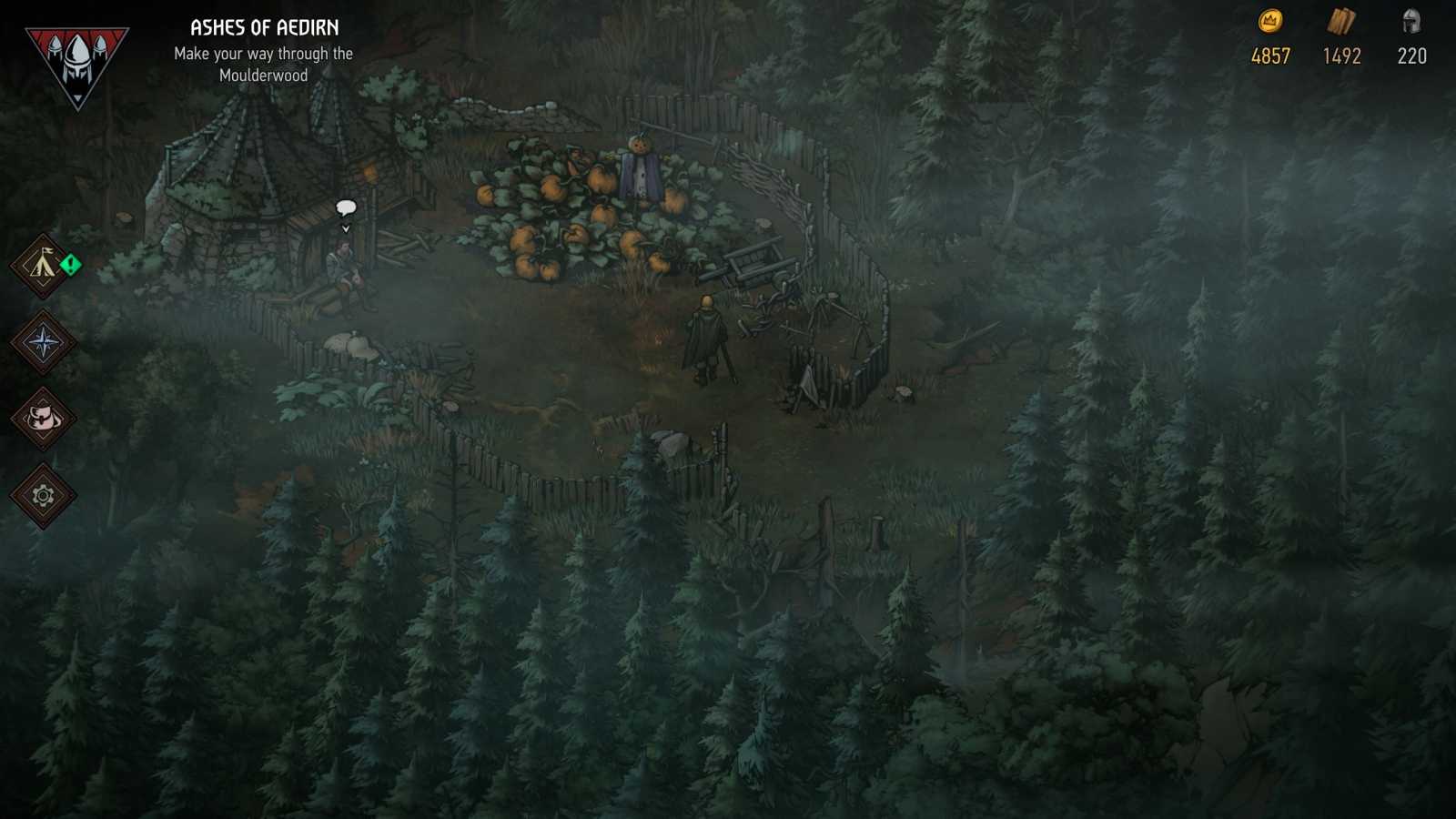The width and height of the screenshot is (1456, 819).
Task: Click the wood planks resource icon
Action: click(x=1340, y=24)
